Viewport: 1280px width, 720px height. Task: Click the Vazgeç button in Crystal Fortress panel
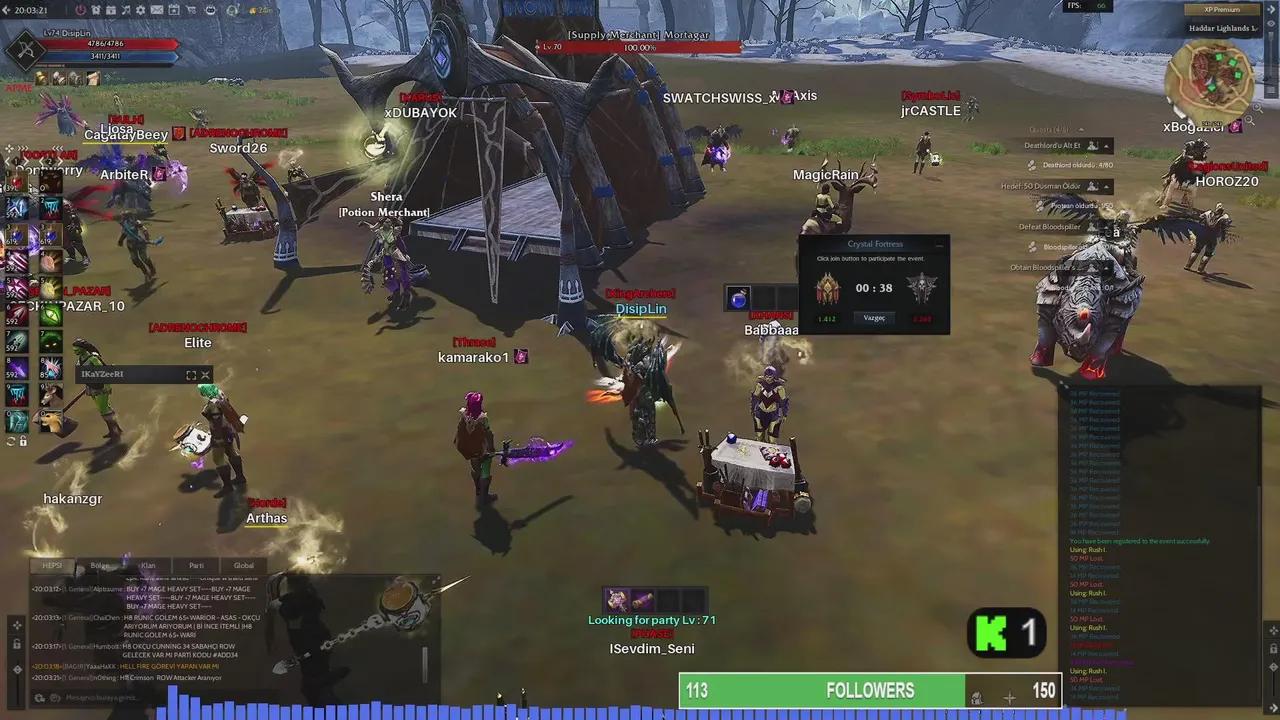[874, 318]
